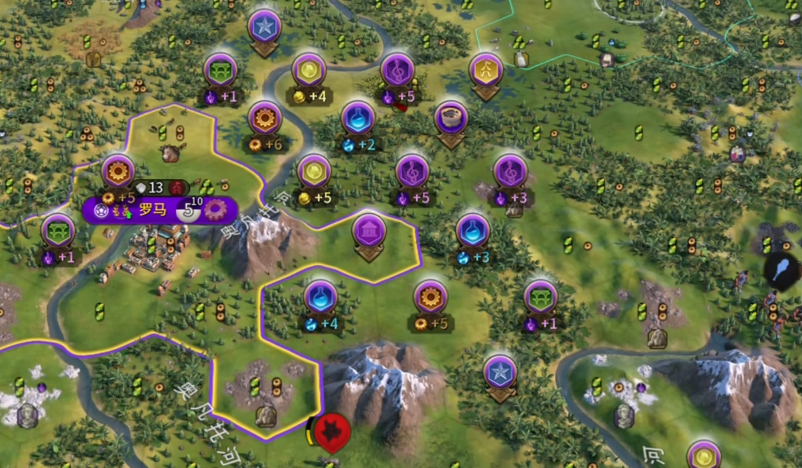The width and height of the screenshot is (802, 468).
Task: Pick the culture +3 music note pin
Action: pos(511,172)
